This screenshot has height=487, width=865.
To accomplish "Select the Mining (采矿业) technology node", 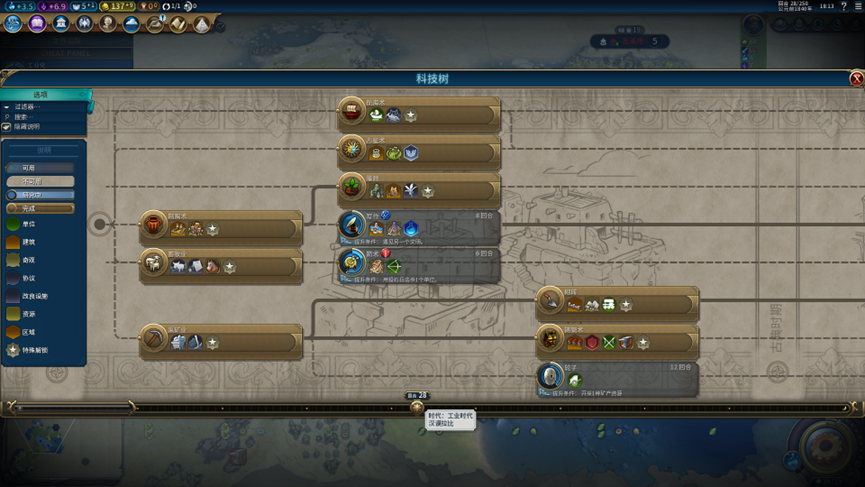I will pos(220,340).
